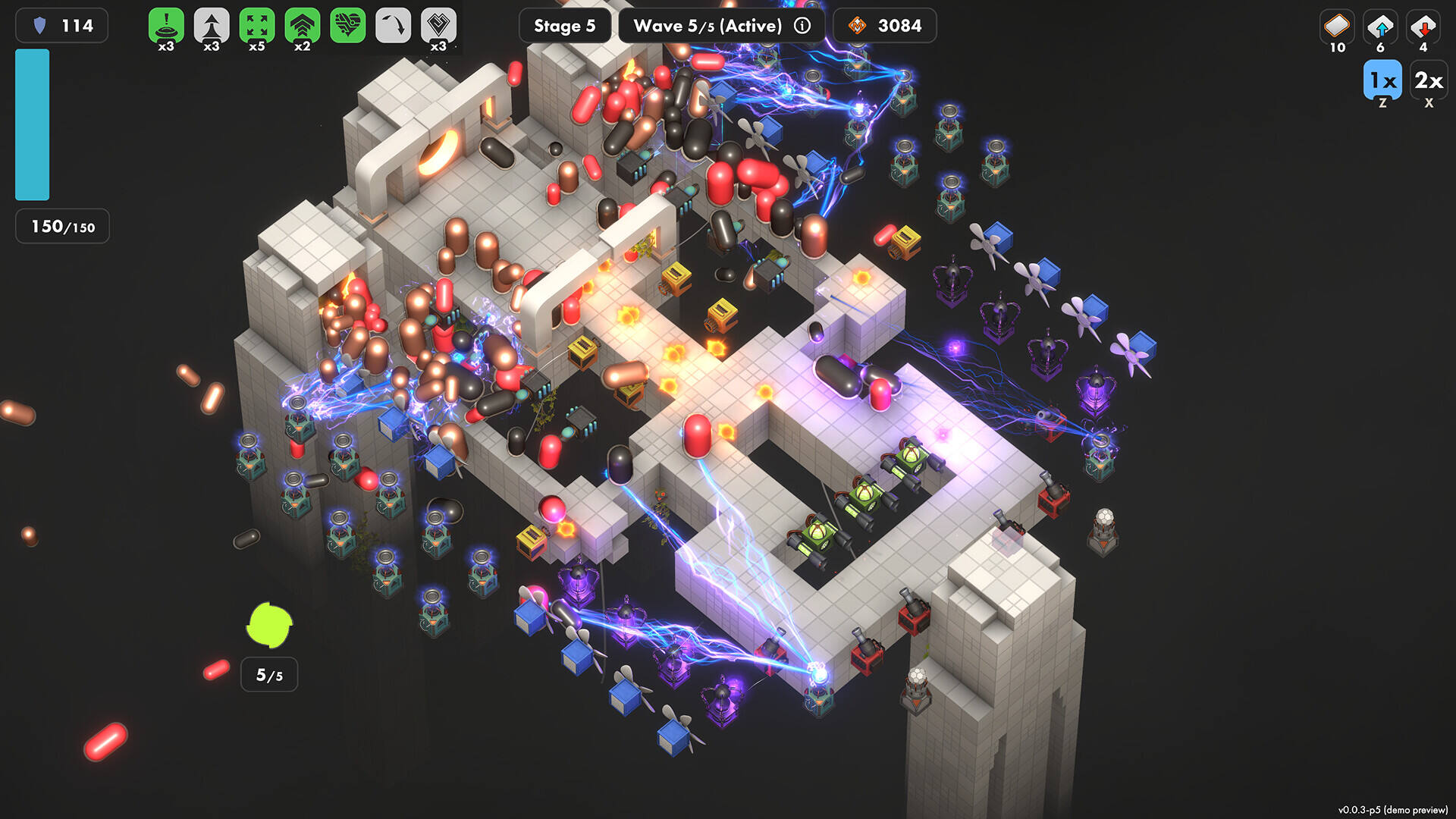Click the grey spiral heart perk icon
Viewport: 1456px width, 819px height.
[438, 26]
